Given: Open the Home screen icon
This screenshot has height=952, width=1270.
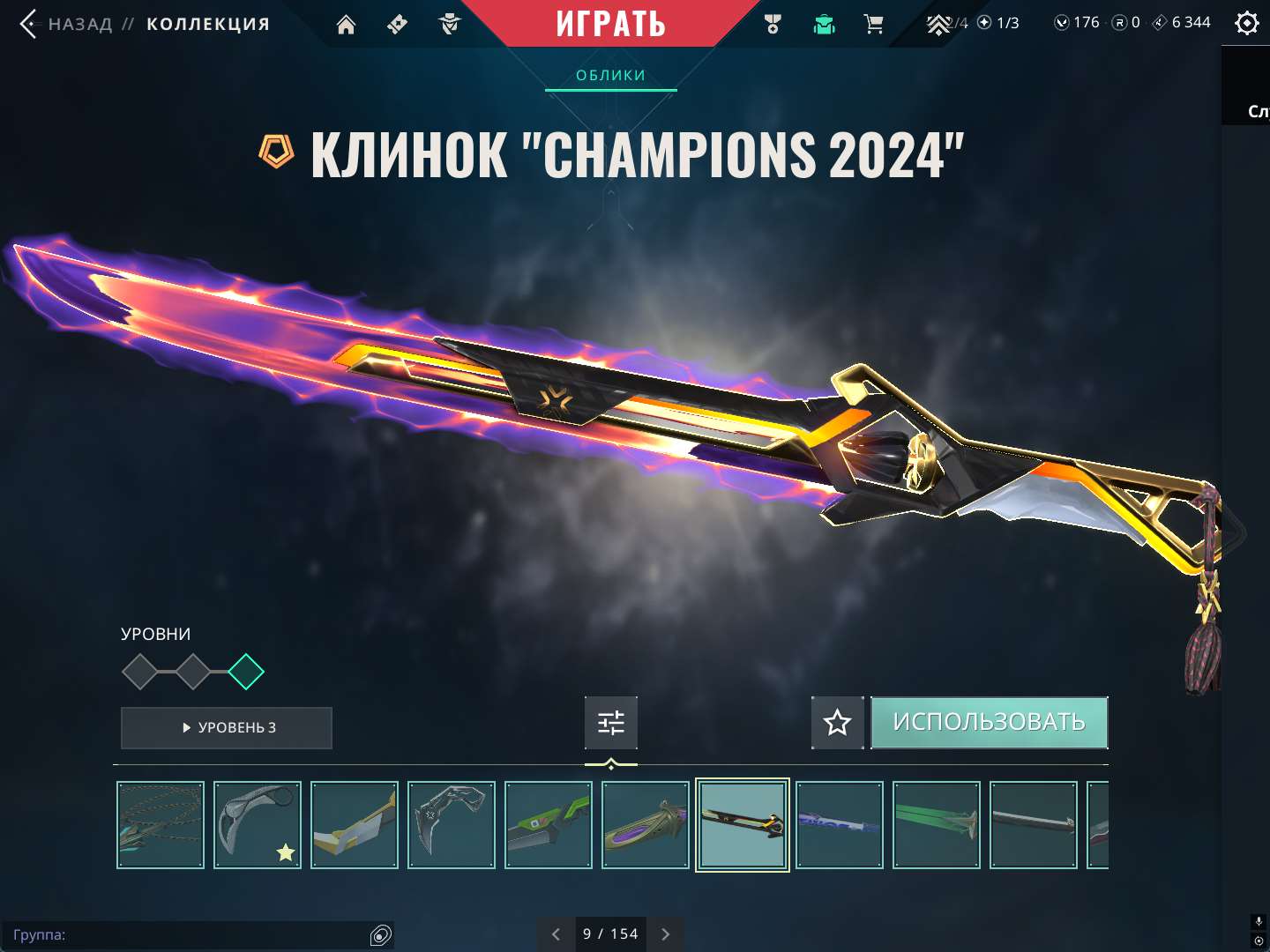Looking at the screenshot, I should 345,25.
